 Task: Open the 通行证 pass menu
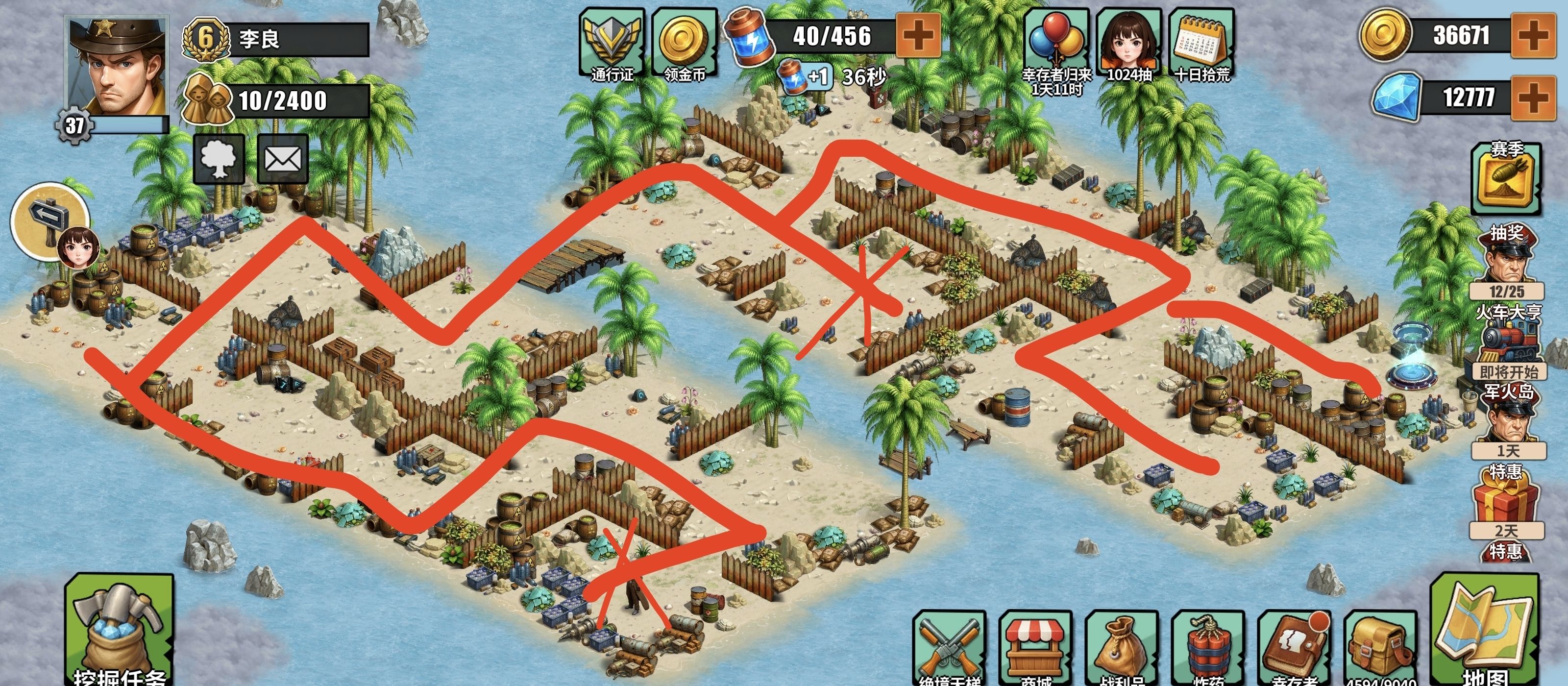point(612,44)
